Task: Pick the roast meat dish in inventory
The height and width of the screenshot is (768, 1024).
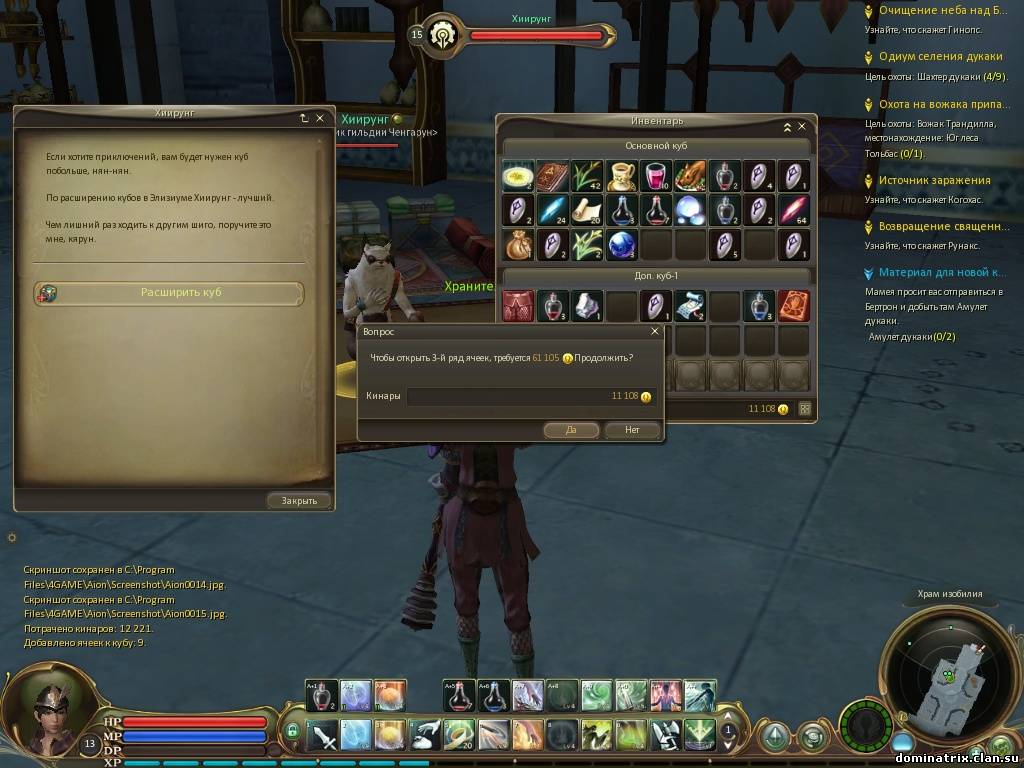Action: click(690, 176)
